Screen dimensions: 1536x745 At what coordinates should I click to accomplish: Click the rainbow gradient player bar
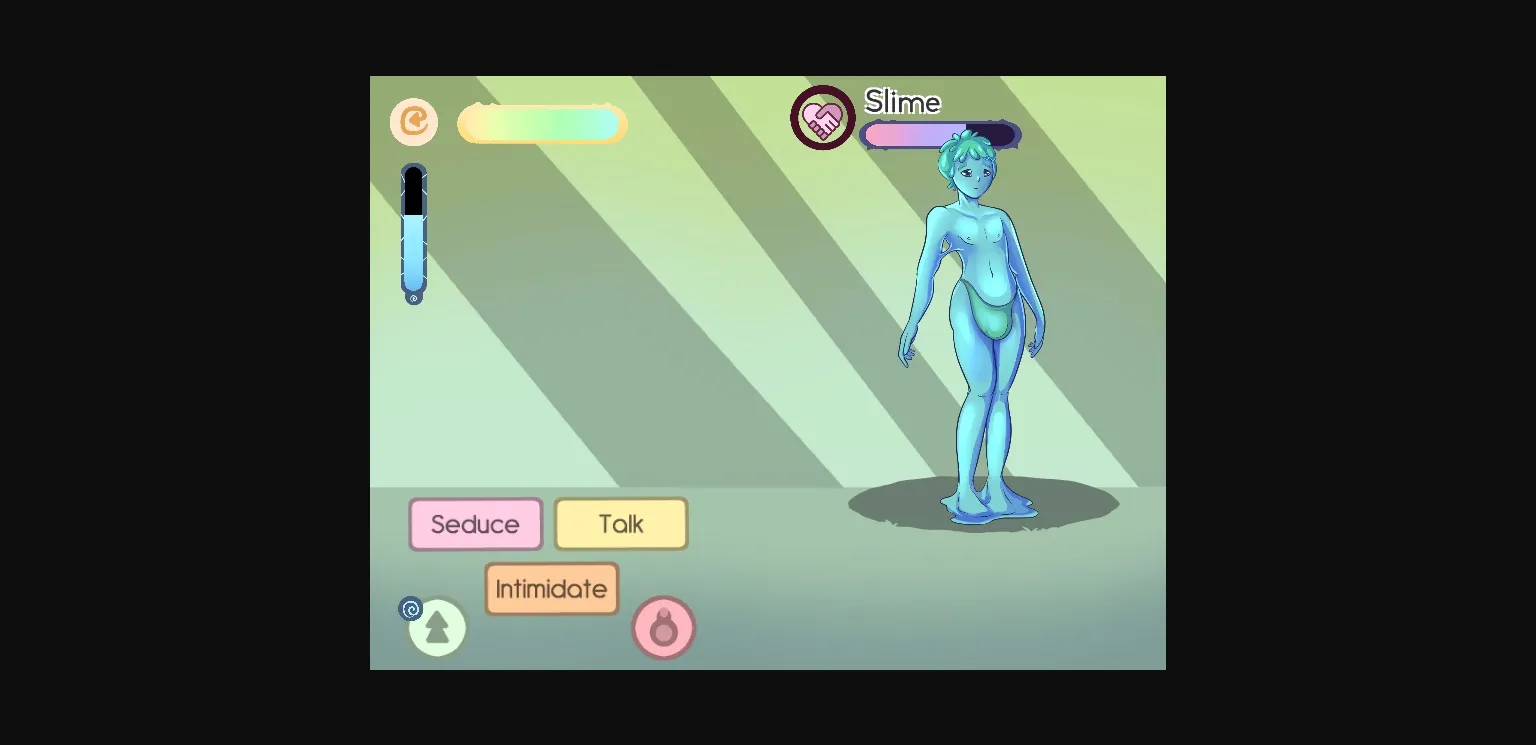542,123
